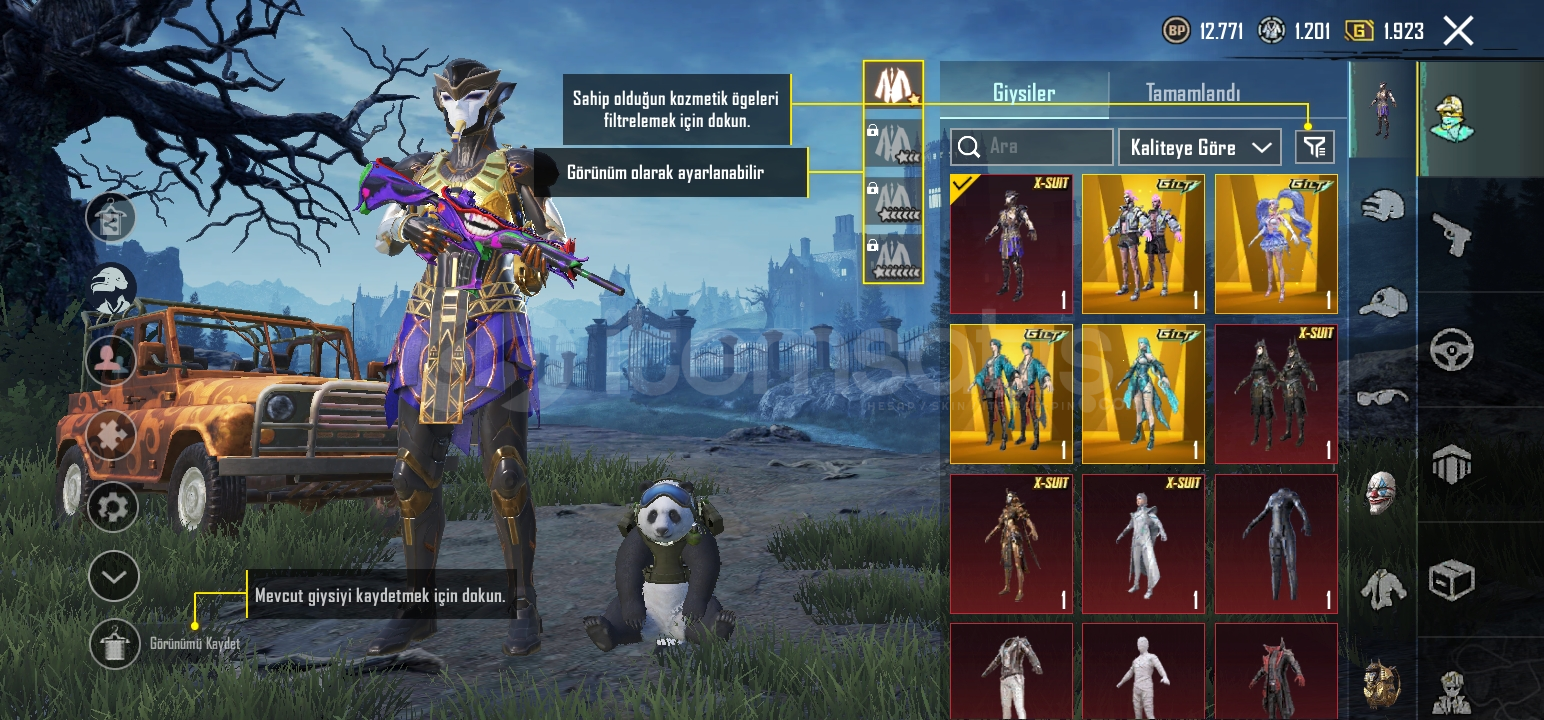
Task: Open the puzzle piece icon
Action: click(112, 437)
